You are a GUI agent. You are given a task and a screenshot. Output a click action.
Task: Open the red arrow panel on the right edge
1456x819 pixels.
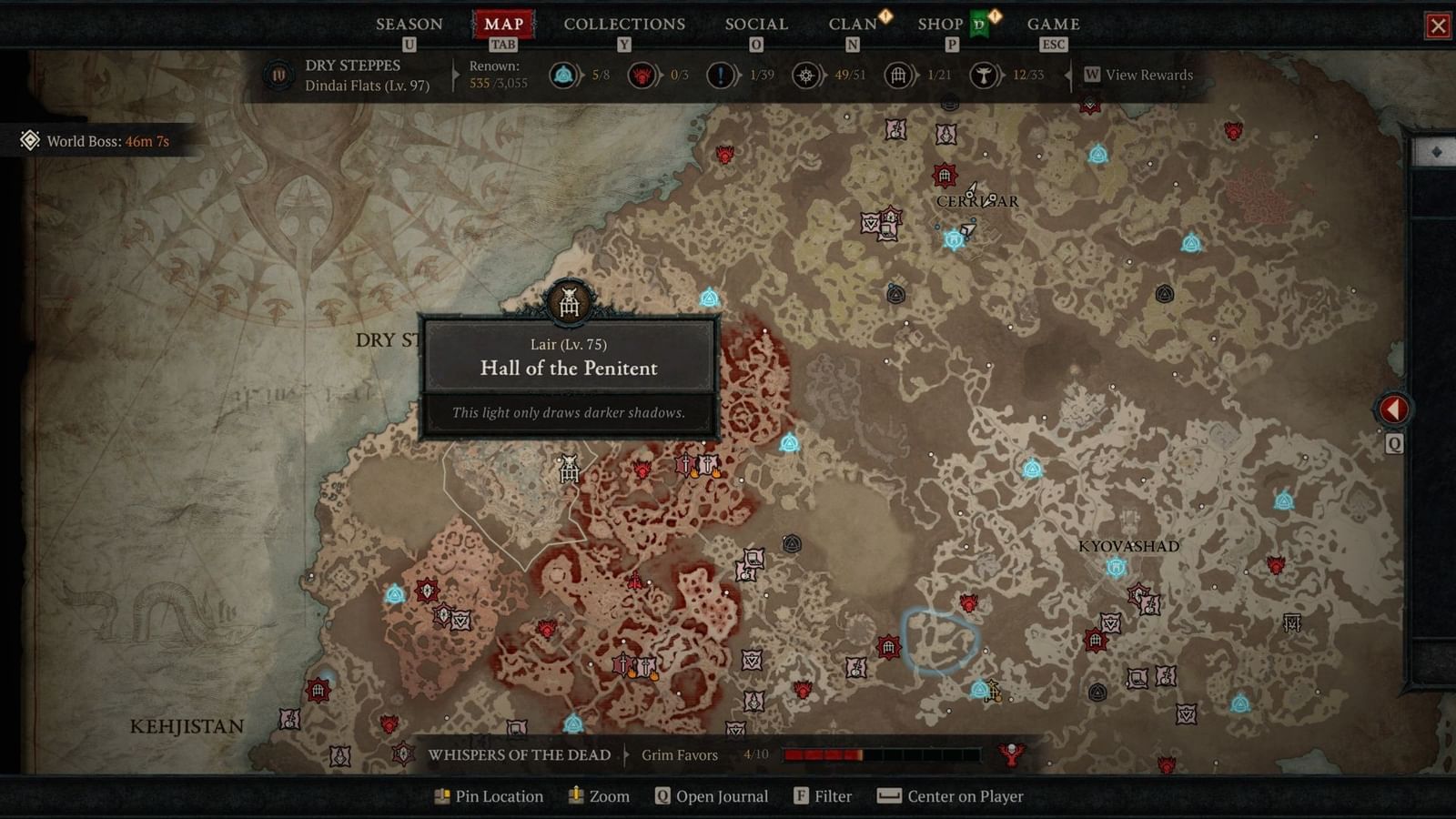1394,409
